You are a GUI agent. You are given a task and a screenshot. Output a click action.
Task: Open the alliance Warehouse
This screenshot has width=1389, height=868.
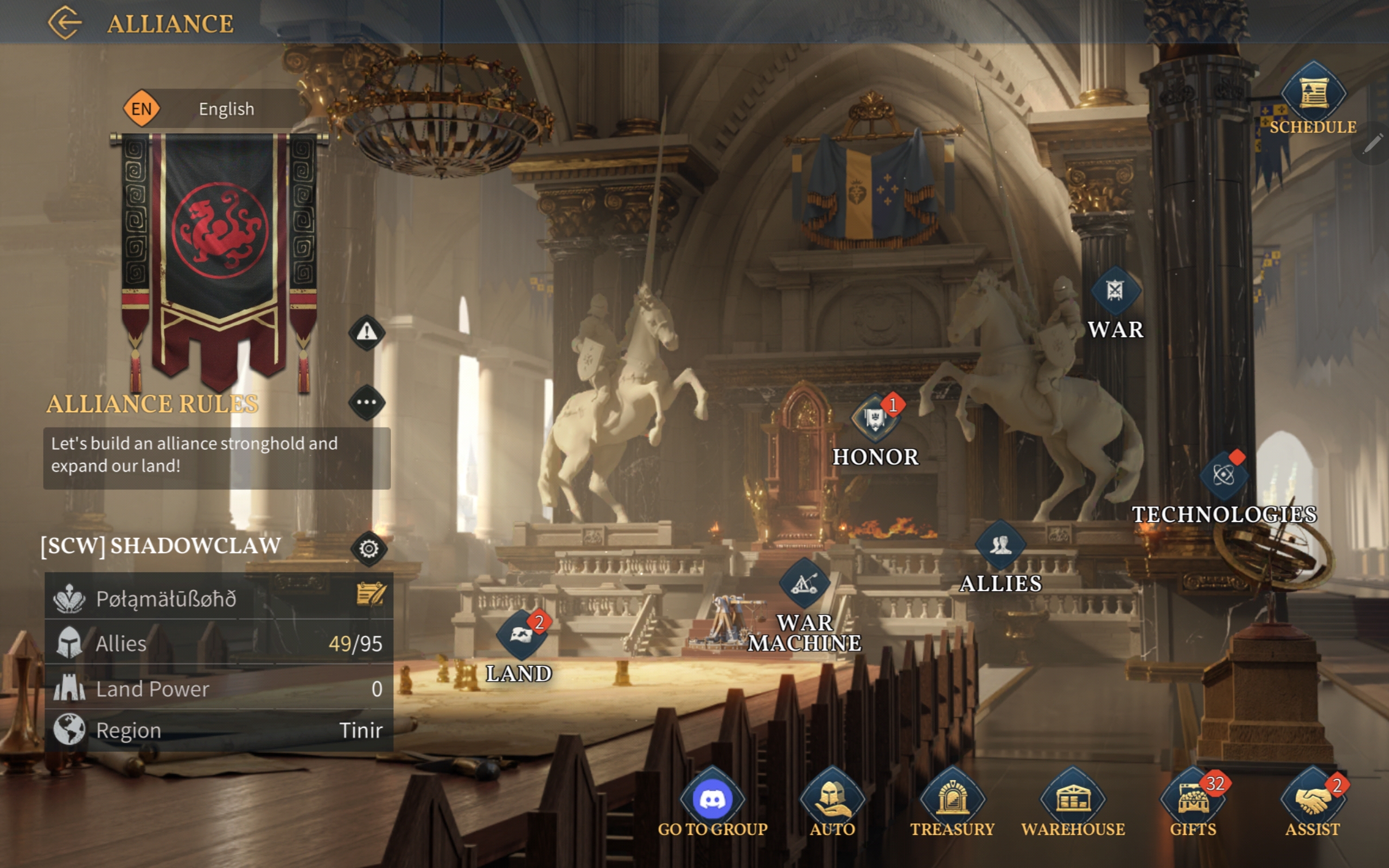click(1072, 800)
